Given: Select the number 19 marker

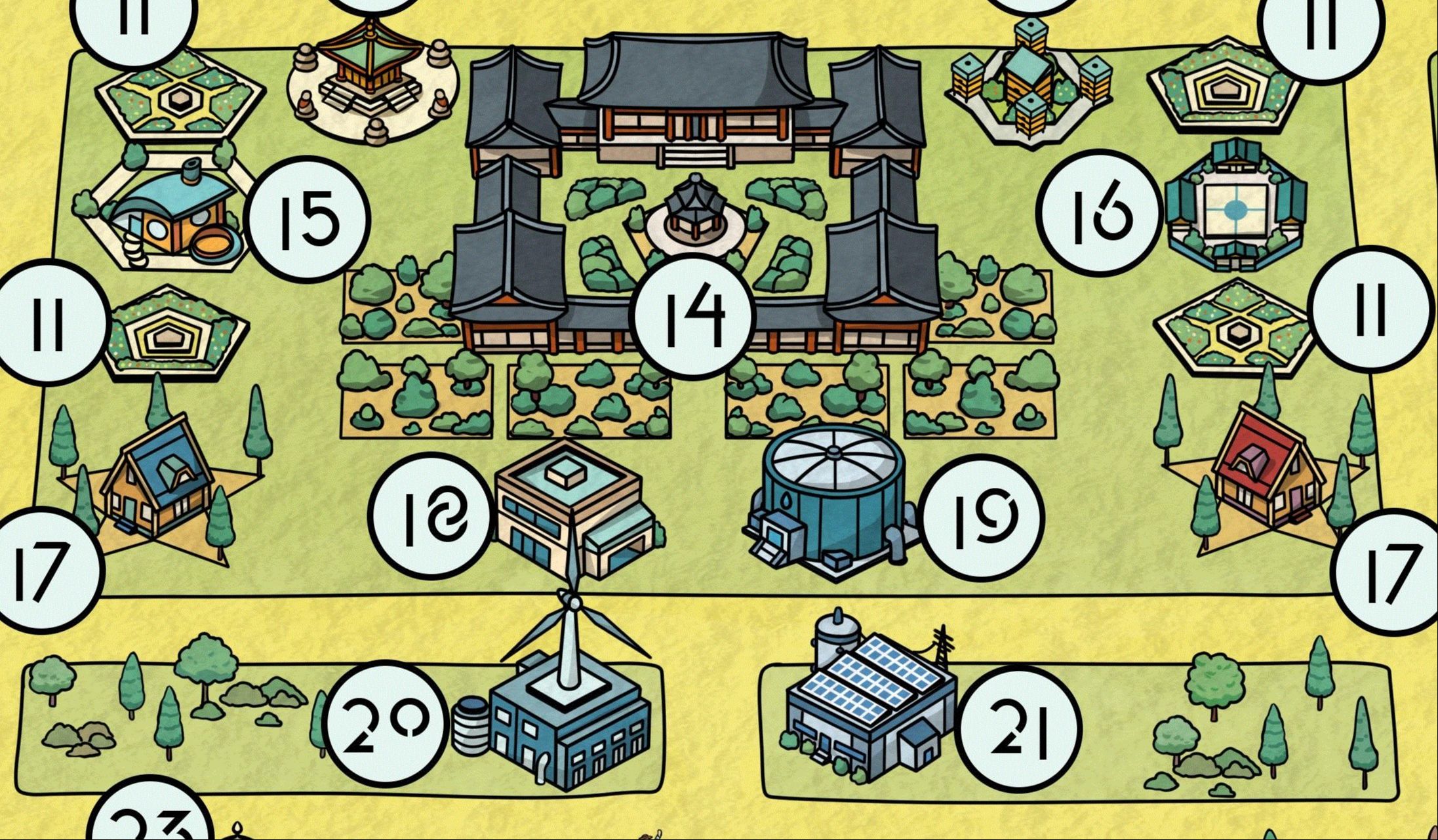Looking at the screenshot, I should tap(982, 517).
